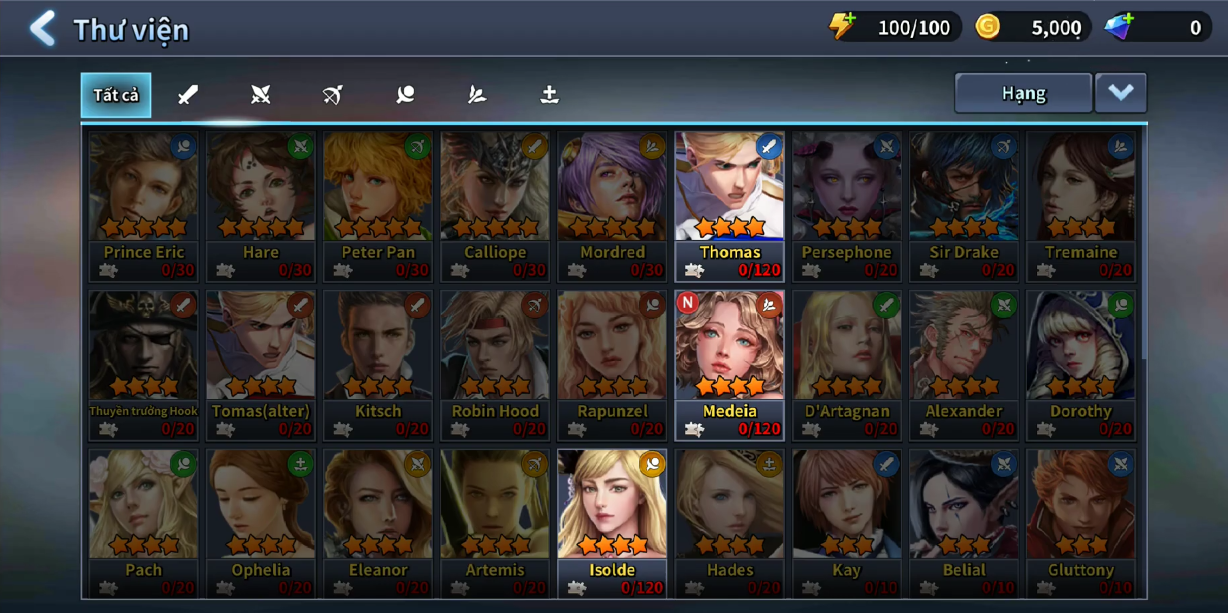Select the Robin Hood hero card
The image size is (1228, 613).
(x=495, y=364)
